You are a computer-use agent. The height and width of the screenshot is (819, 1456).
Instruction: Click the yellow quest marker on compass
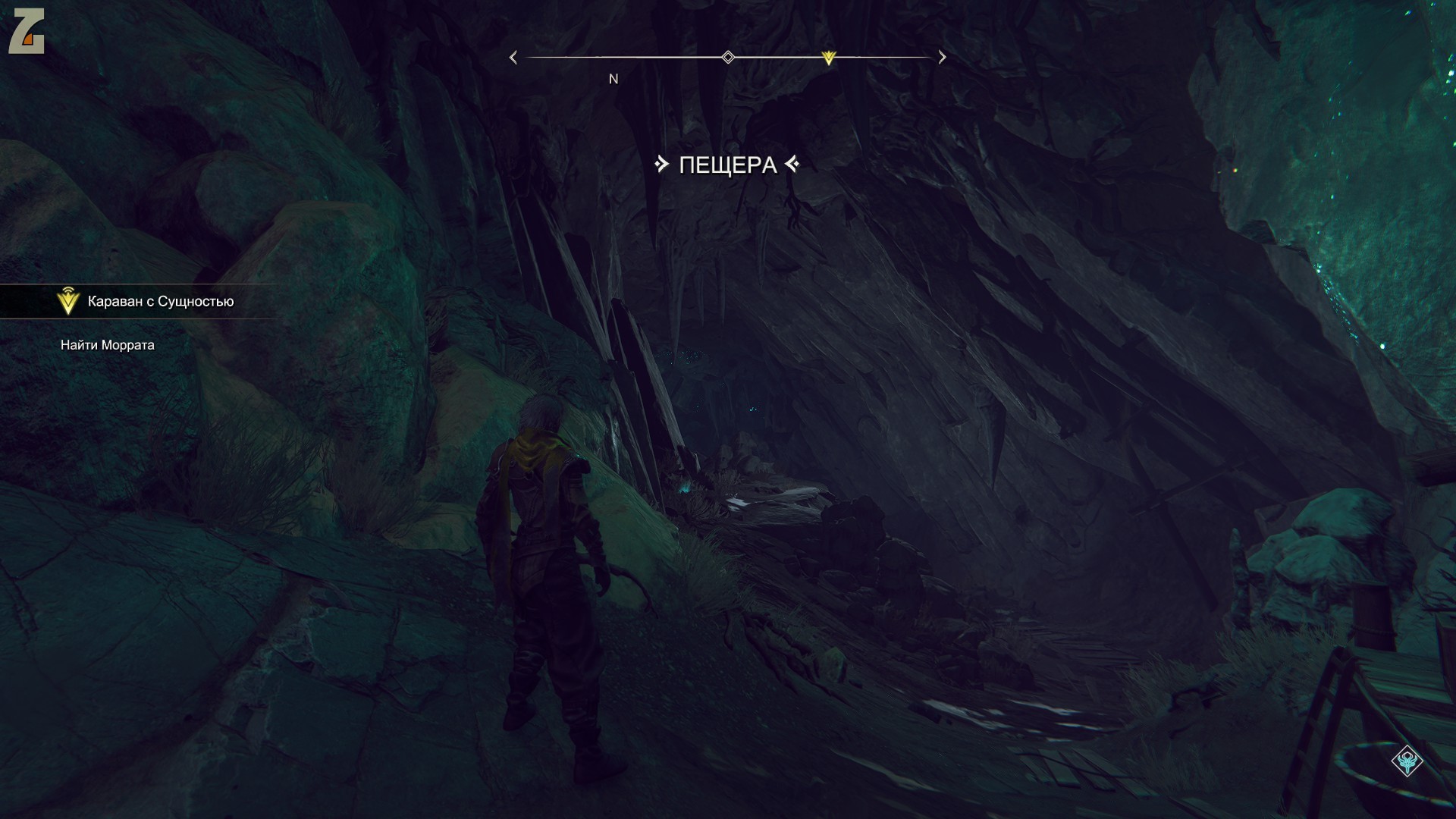(x=828, y=58)
